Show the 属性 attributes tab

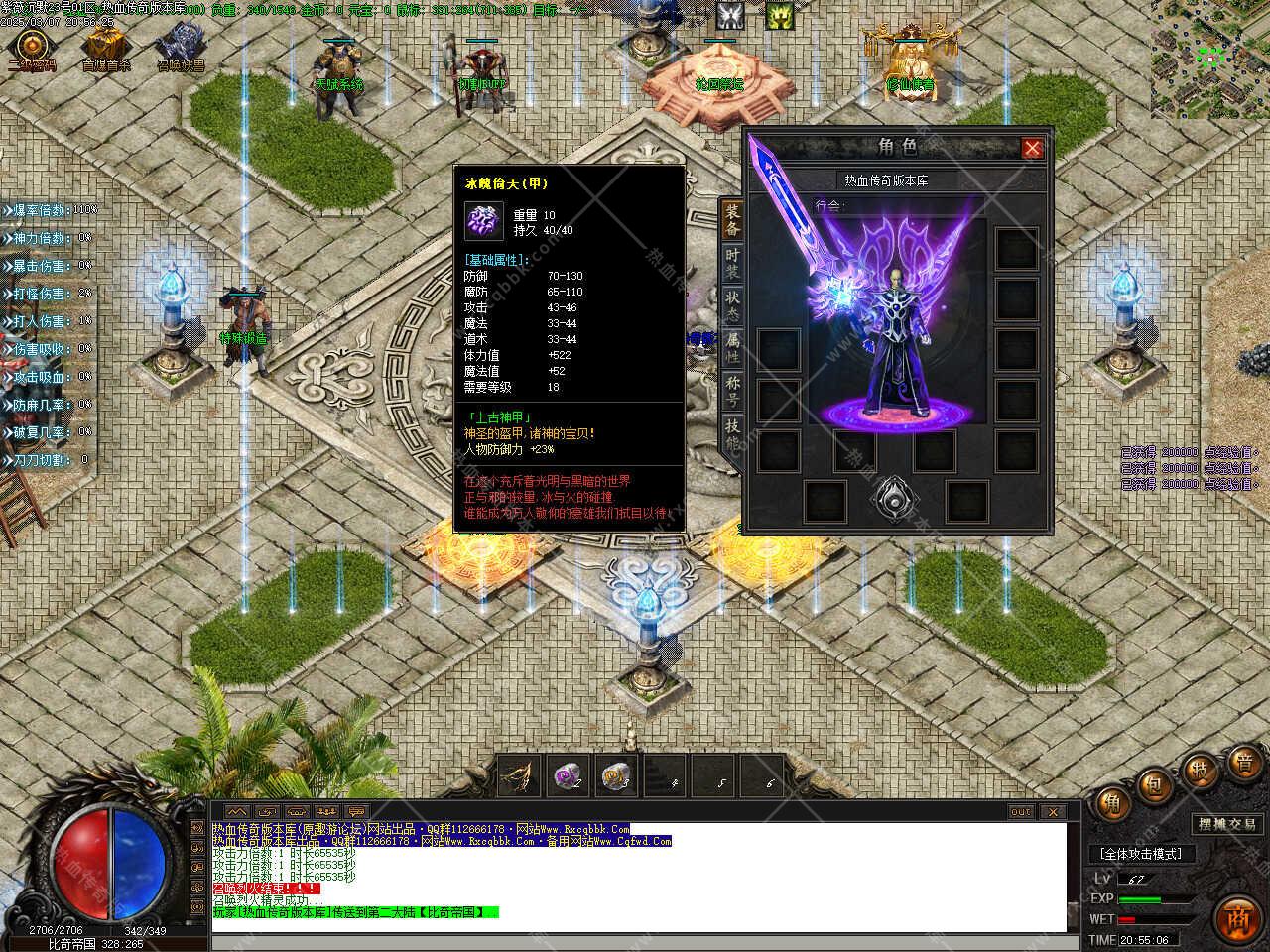[732, 346]
